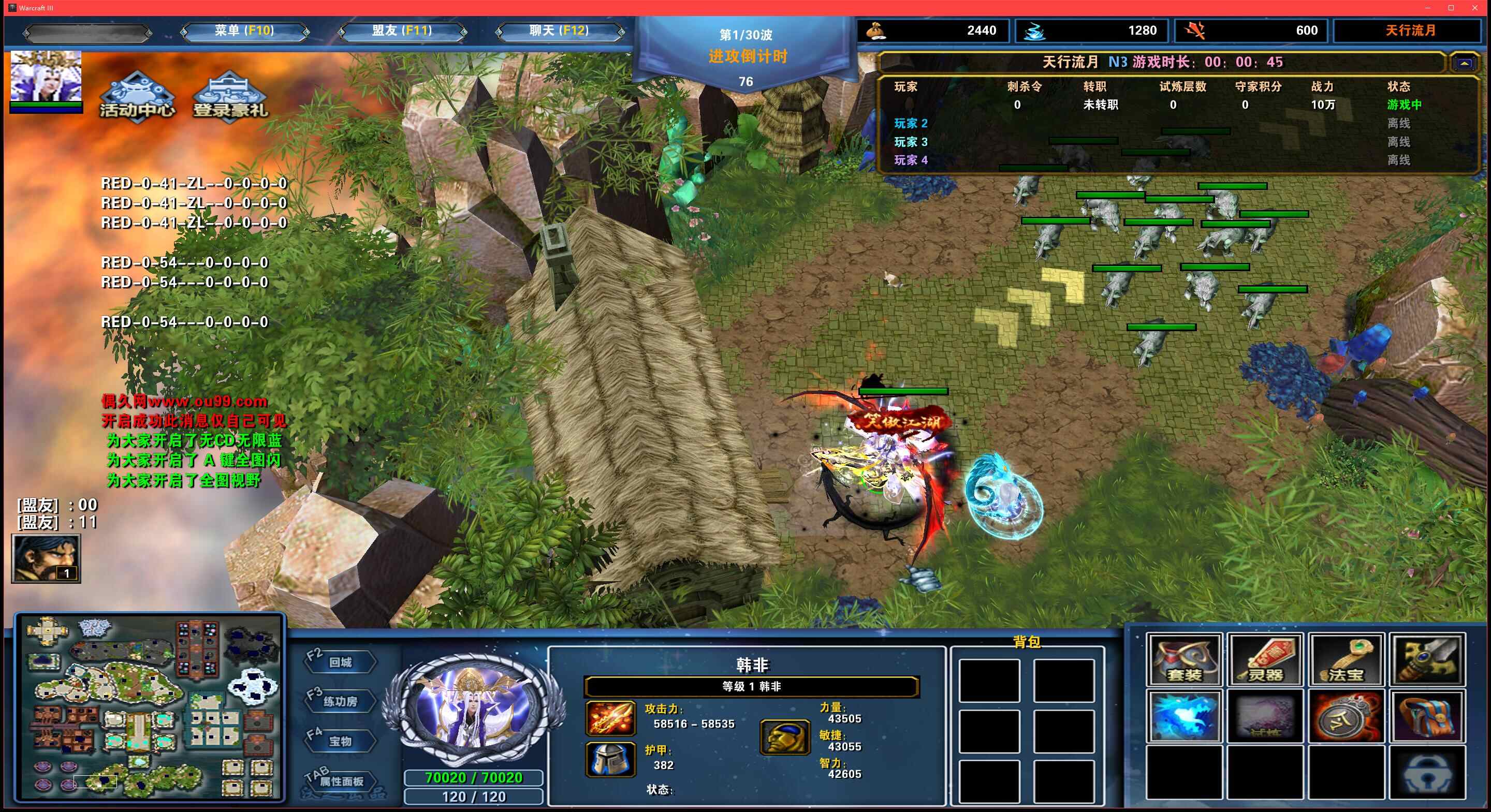Viewport: 1491px width, 812px height.
Task: Activate the golden sword hilt ability
Action: (1427, 660)
